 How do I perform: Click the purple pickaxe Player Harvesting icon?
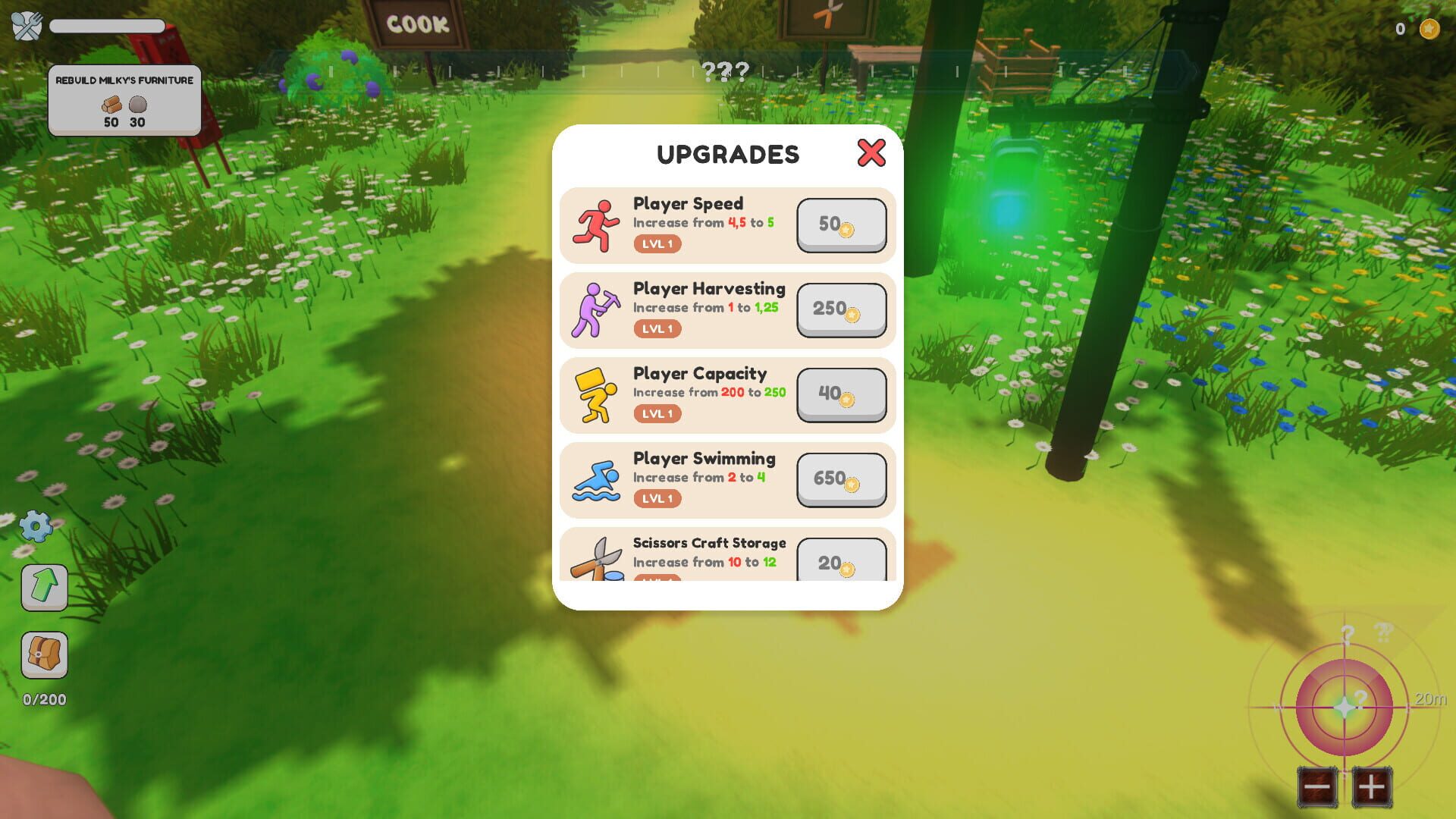pyautogui.click(x=598, y=309)
